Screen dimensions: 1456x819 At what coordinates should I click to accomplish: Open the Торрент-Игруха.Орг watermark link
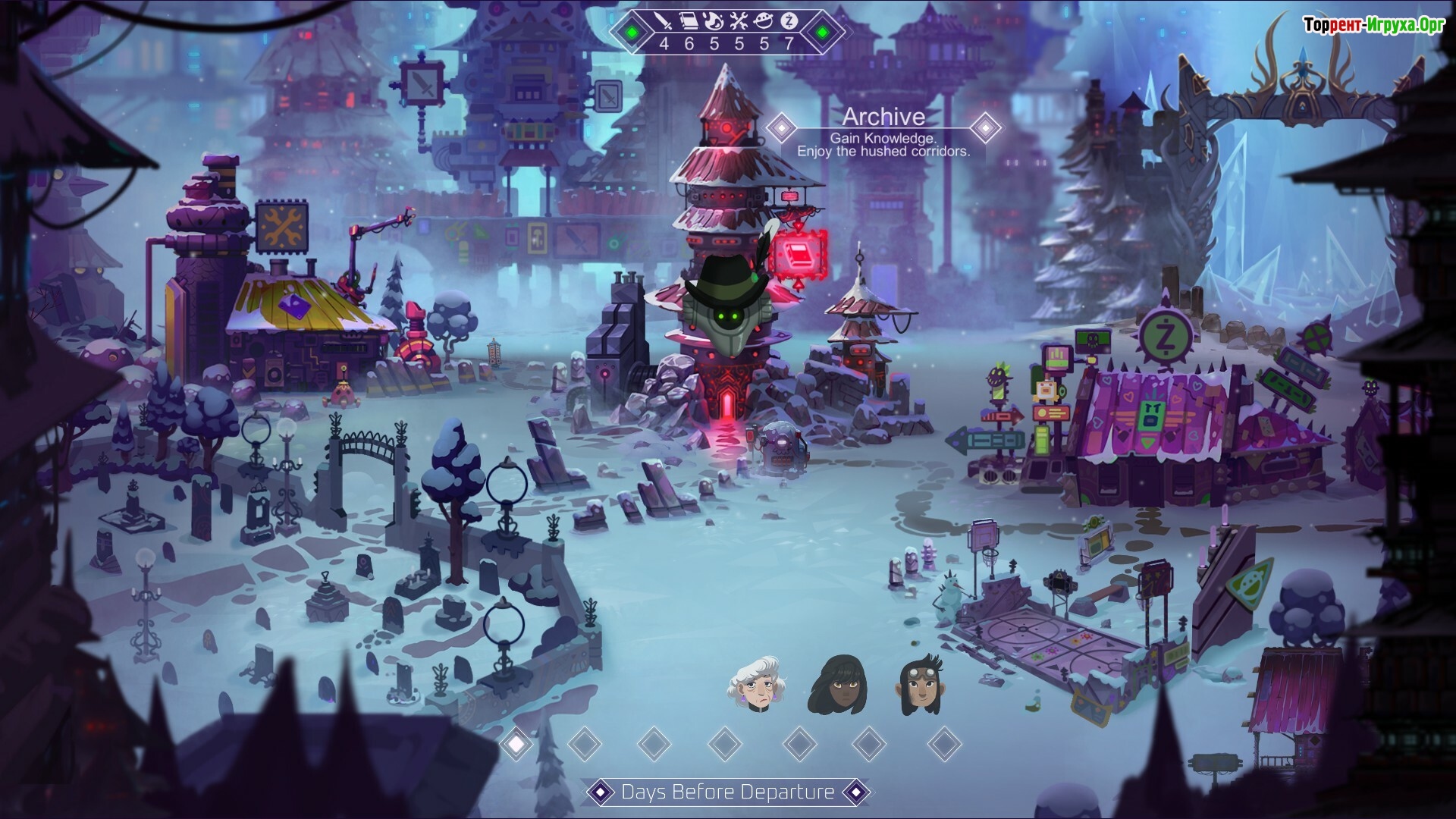point(1374,25)
